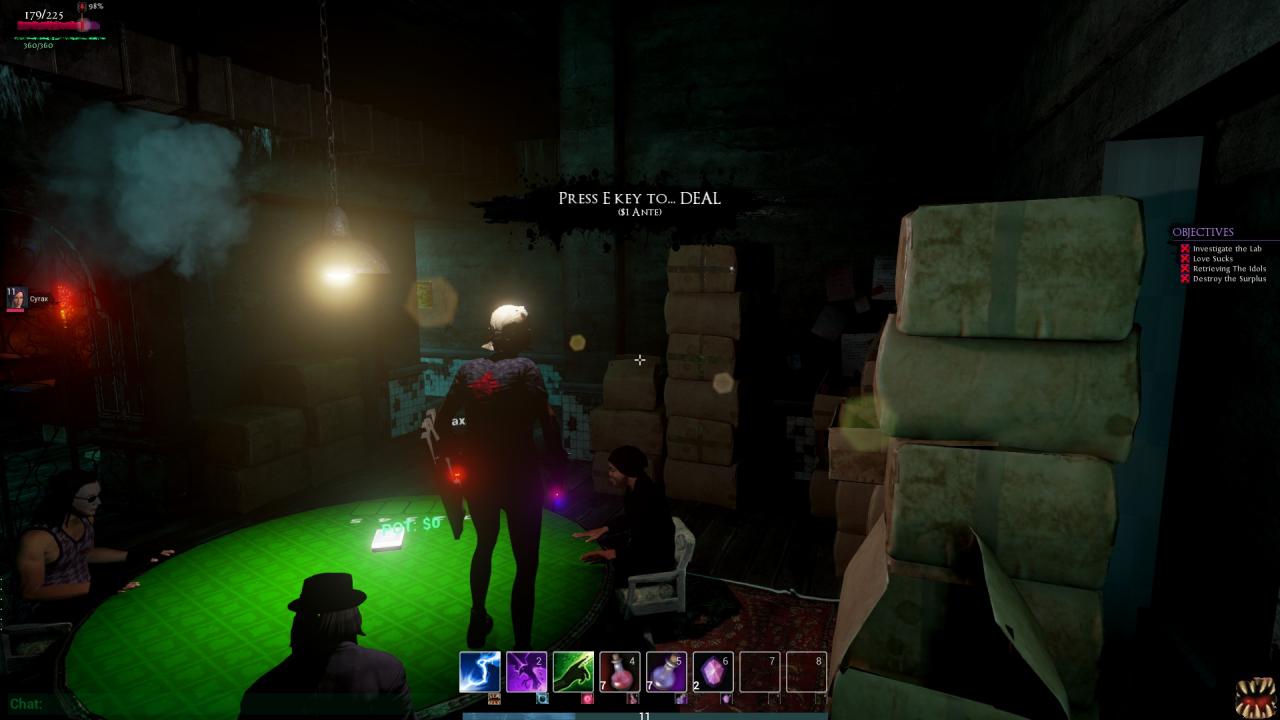Select the pink crystal in slot 6
The height and width of the screenshot is (720, 1280).
tap(713, 672)
